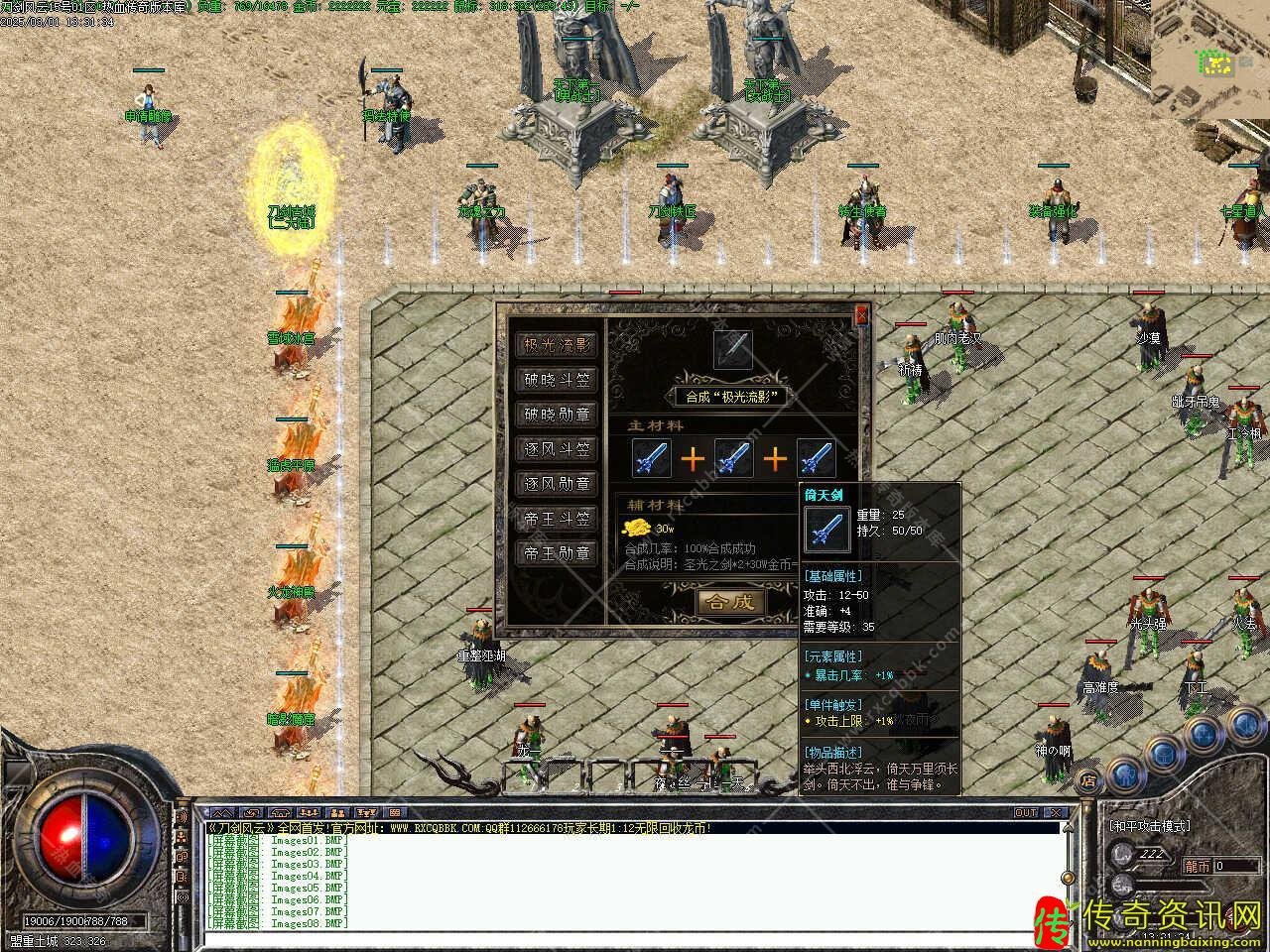Select the first sword material slot
The height and width of the screenshot is (952, 1270).
pyautogui.click(x=651, y=458)
